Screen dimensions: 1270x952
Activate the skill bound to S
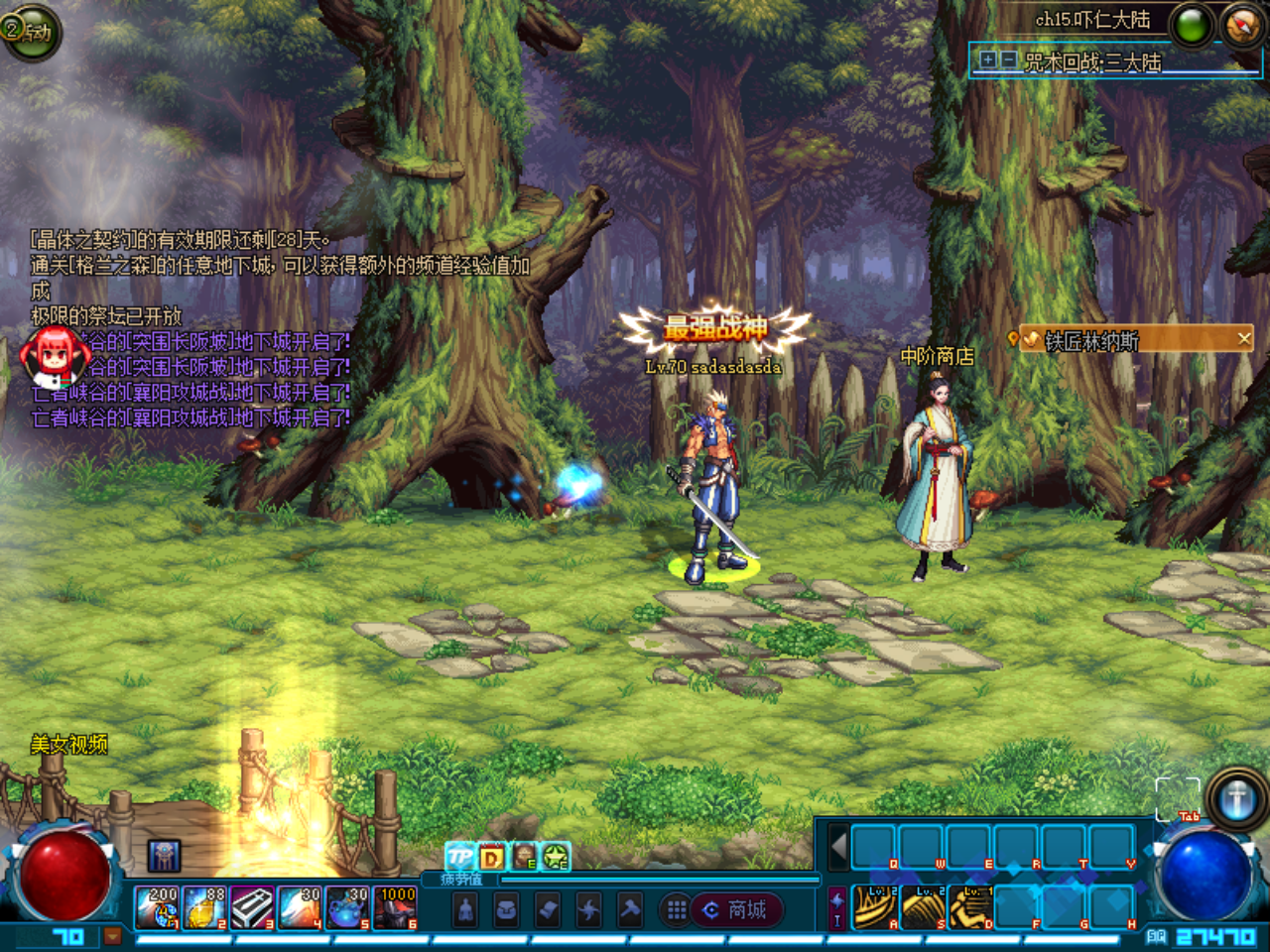pyautogui.click(x=924, y=907)
